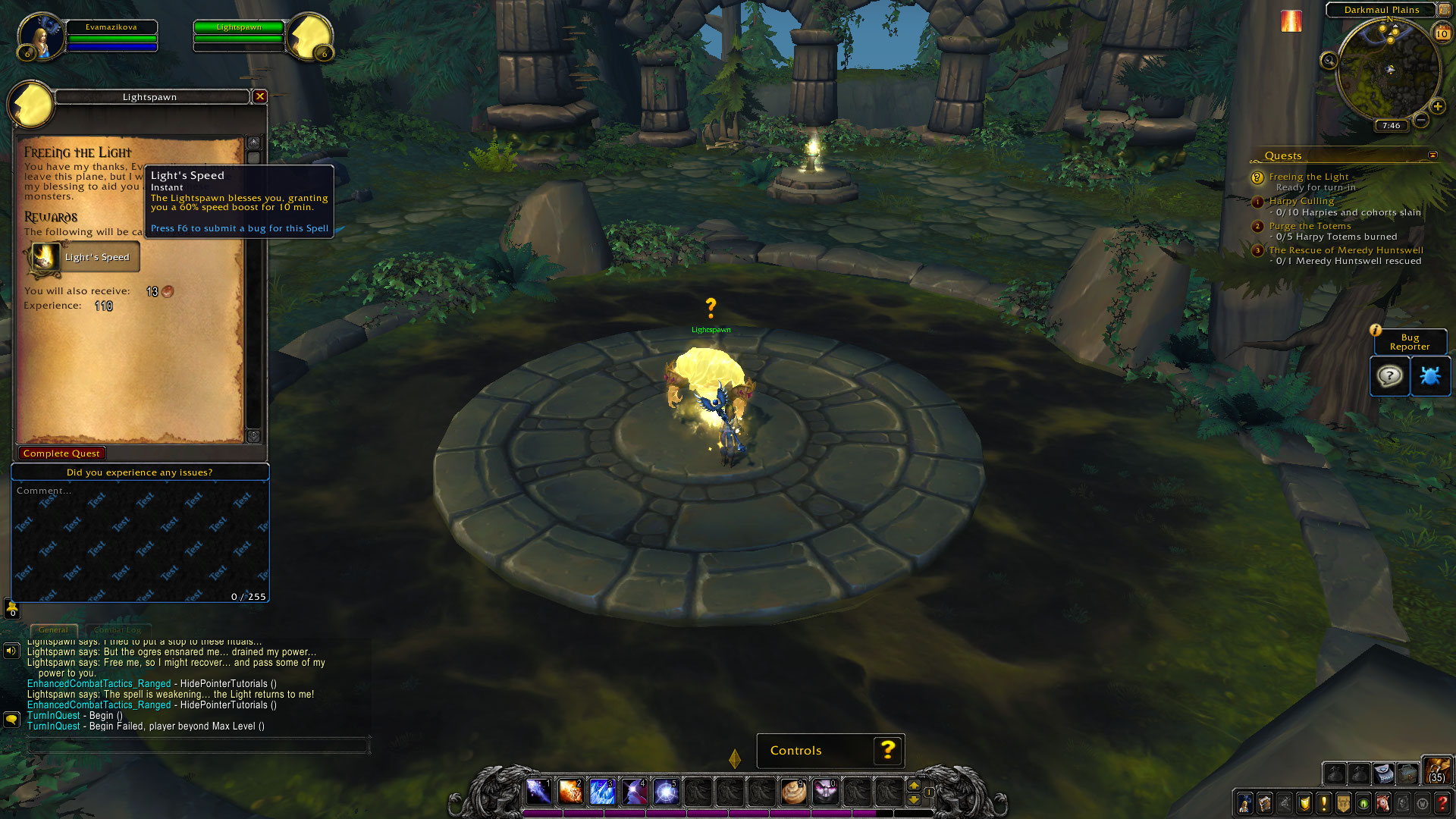Cast the ice shard spell in slot 3
The width and height of the screenshot is (1456, 819).
(x=602, y=792)
